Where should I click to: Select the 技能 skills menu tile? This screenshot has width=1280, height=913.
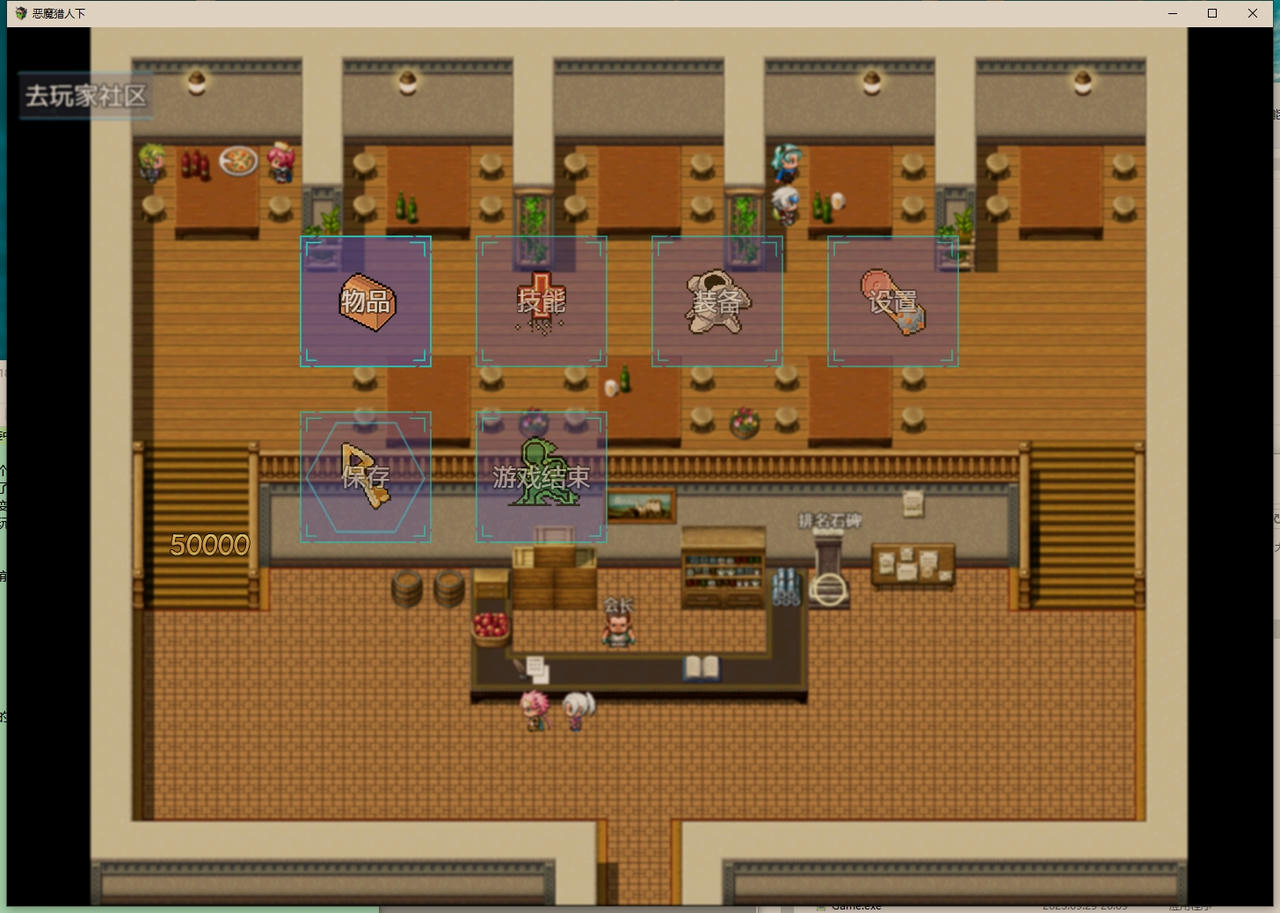[x=541, y=301]
